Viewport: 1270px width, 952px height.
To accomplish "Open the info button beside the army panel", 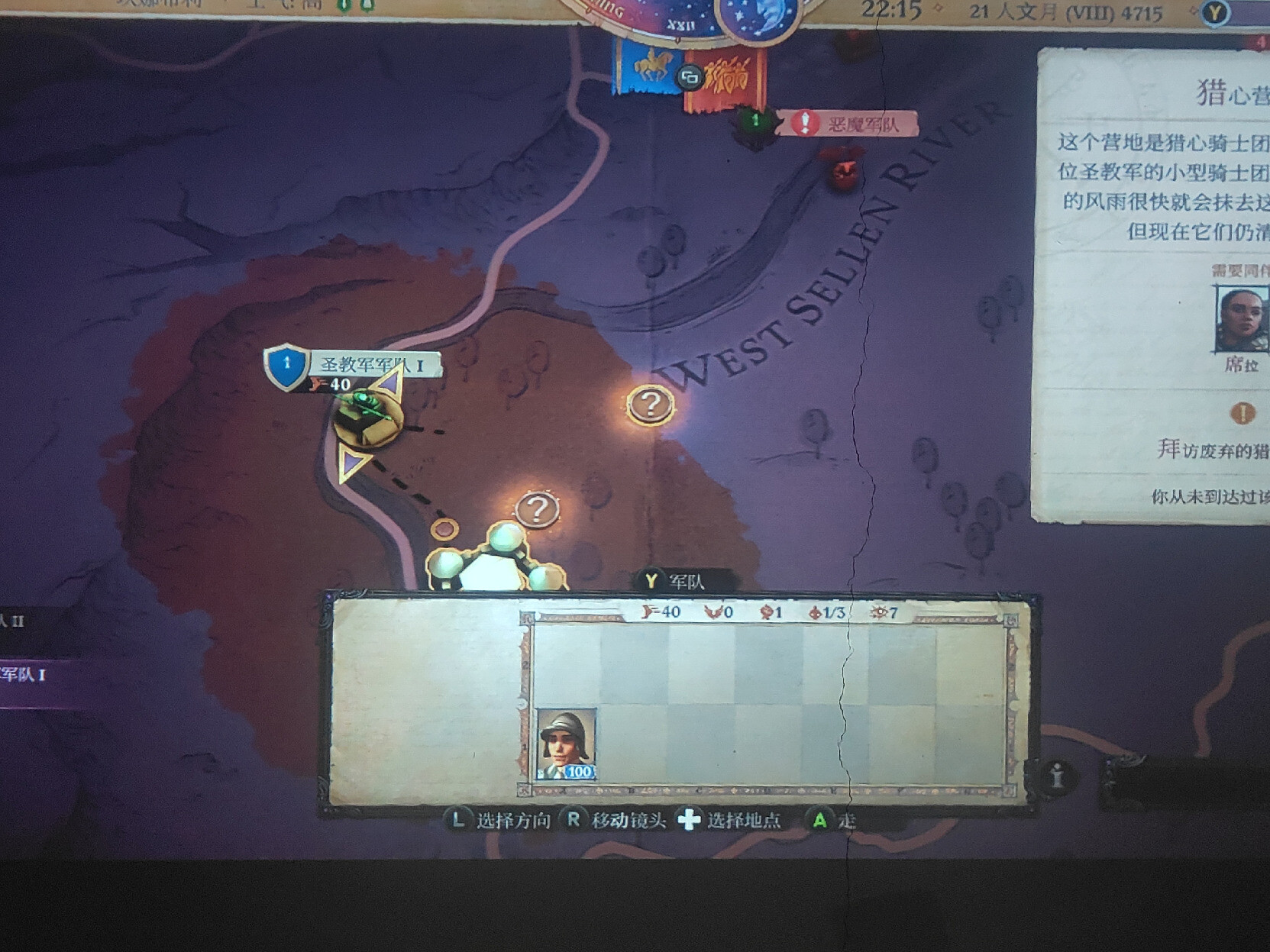I will [1057, 776].
